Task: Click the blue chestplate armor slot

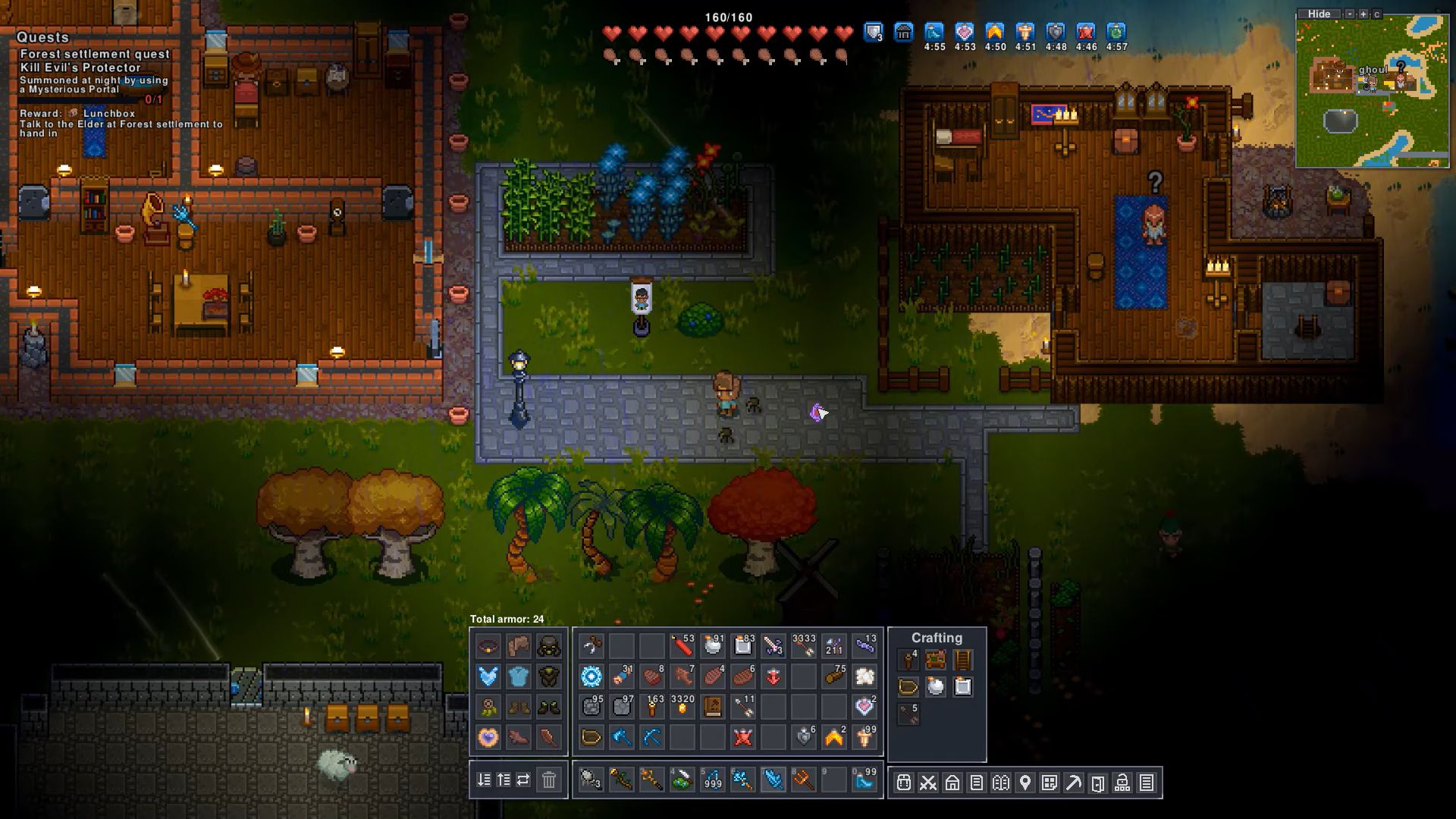Action: (x=519, y=676)
